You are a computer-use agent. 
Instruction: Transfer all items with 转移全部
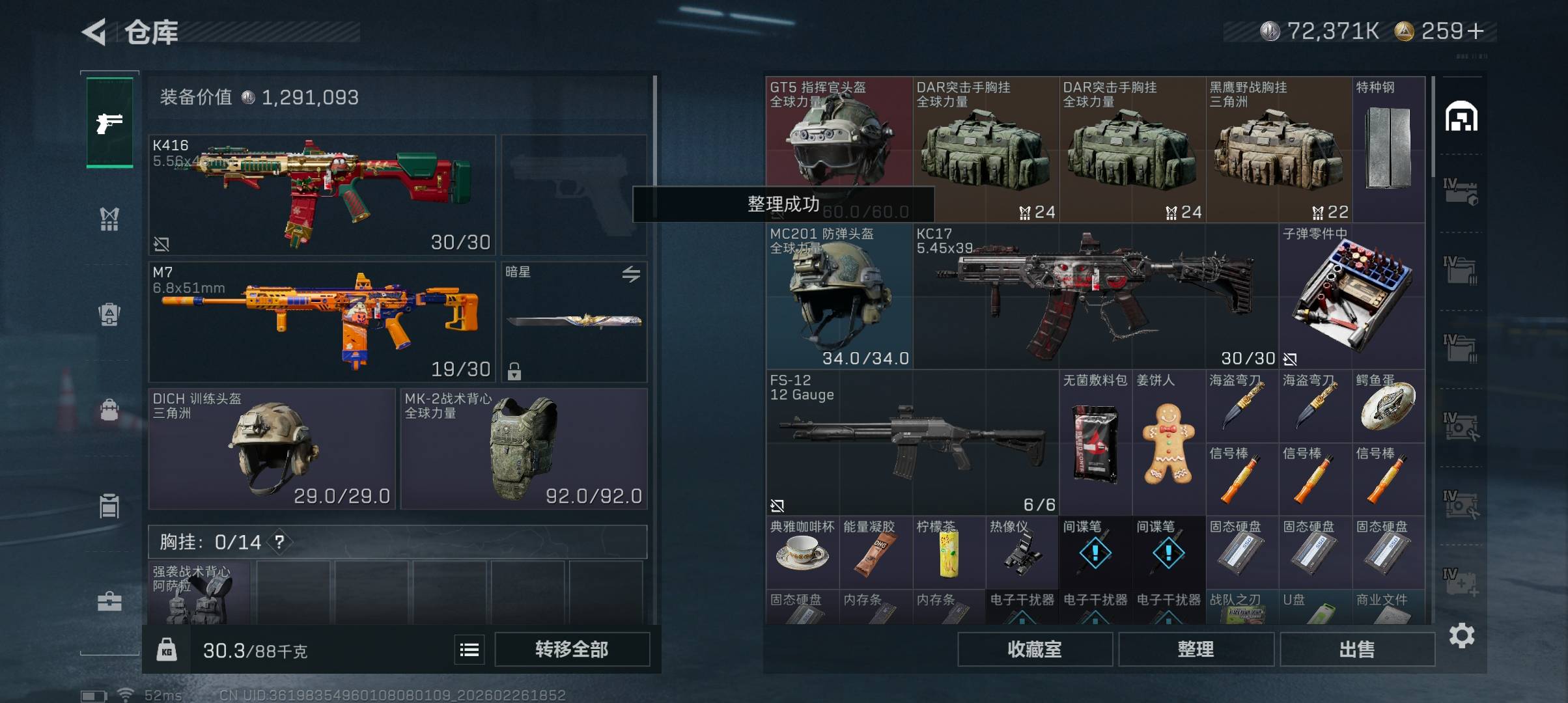tap(572, 649)
